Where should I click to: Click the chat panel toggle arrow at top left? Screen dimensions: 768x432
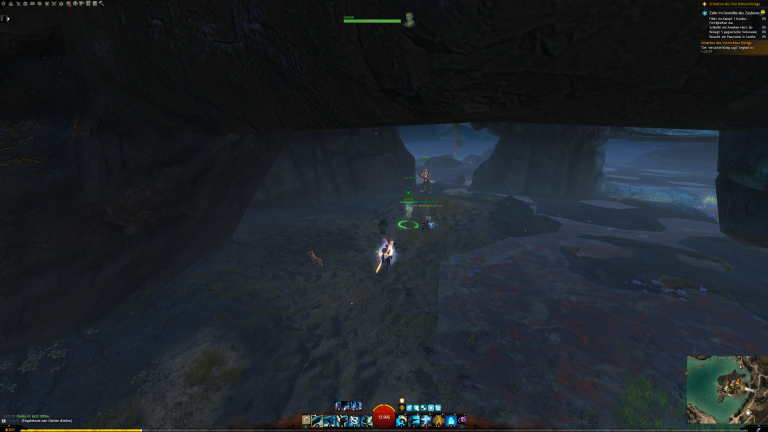click(x=6, y=18)
